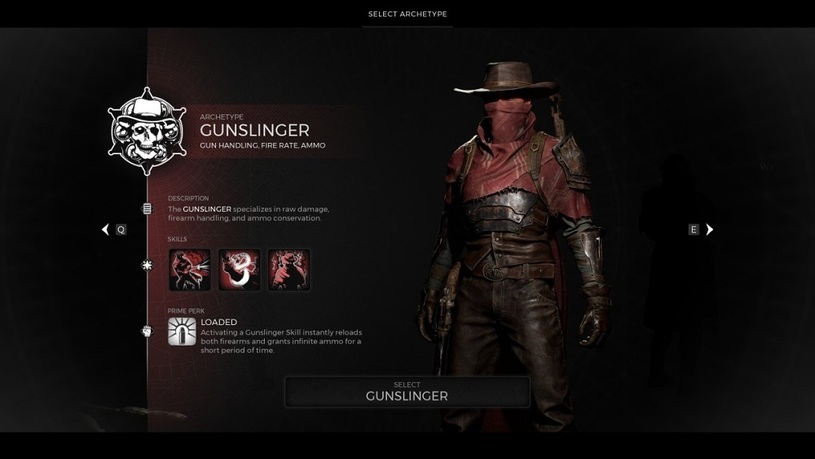View the Loaded prime perk bullet icon
This screenshot has width=815, height=459.
click(182, 332)
